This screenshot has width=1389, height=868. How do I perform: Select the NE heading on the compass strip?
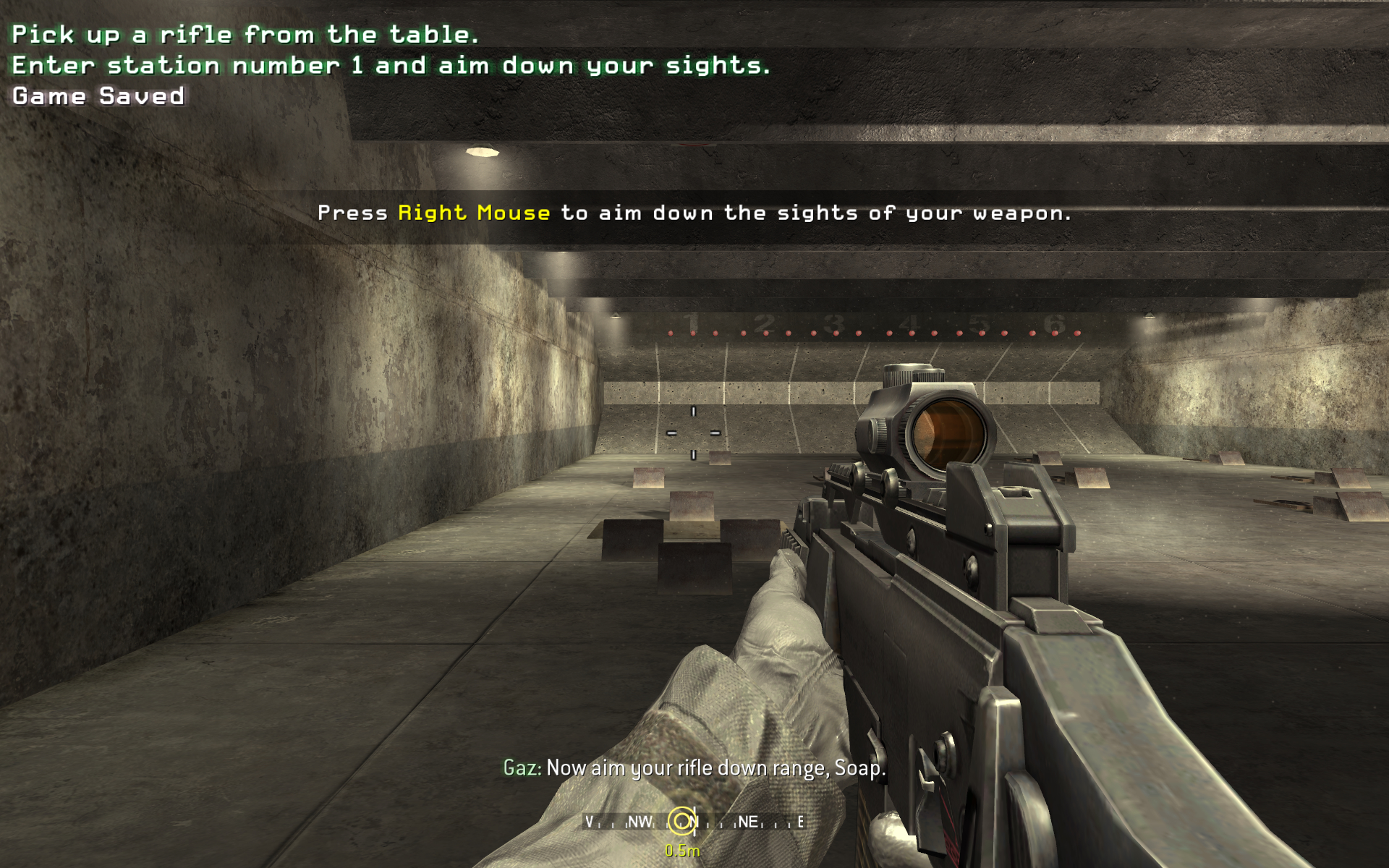tap(747, 822)
